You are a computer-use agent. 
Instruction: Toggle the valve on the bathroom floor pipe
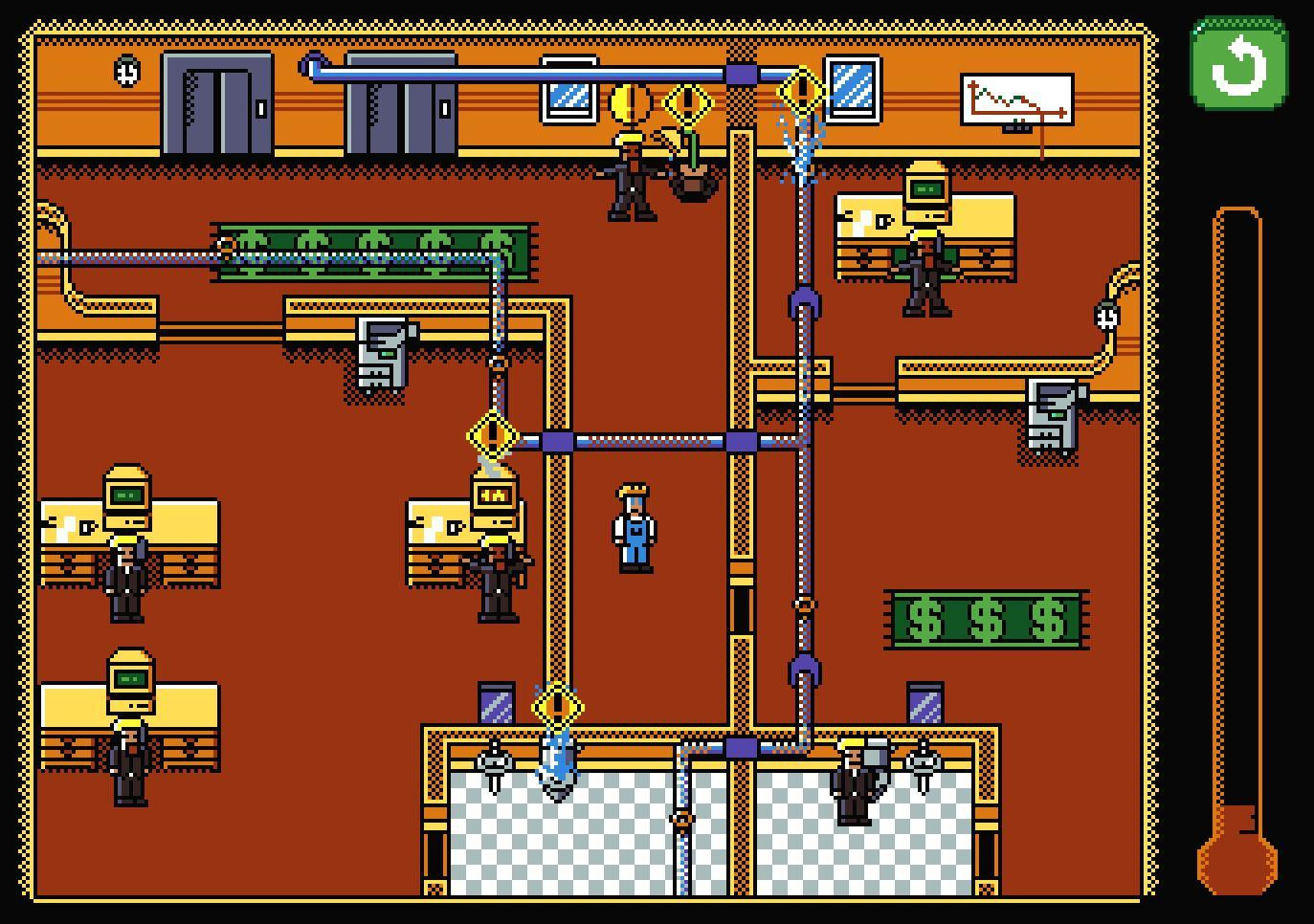tap(681, 818)
